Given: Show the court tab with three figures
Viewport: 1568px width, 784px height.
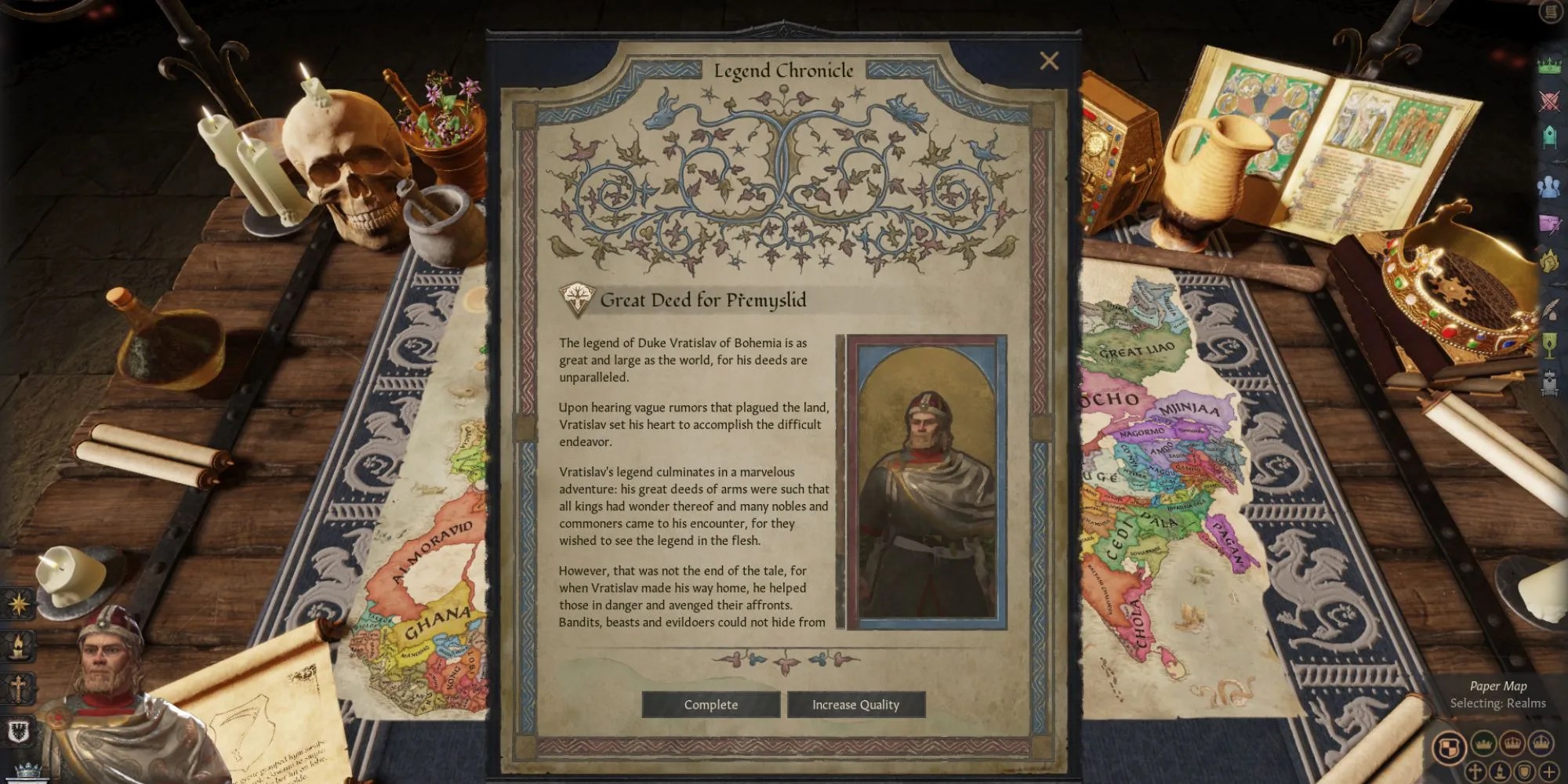Looking at the screenshot, I should click(x=1549, y=187).
